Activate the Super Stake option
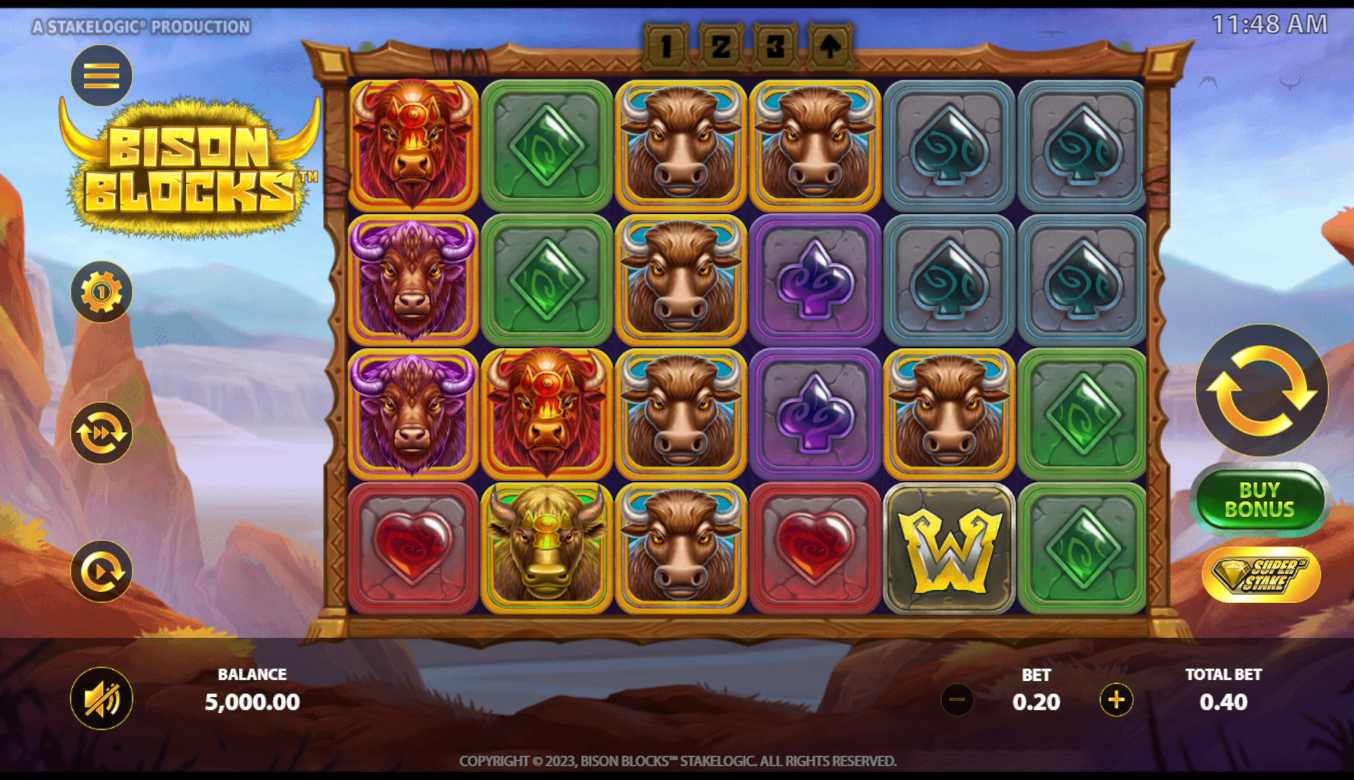Viewport: 1354px width, 780px height. pyautogui.click(x=1261, y=574)
